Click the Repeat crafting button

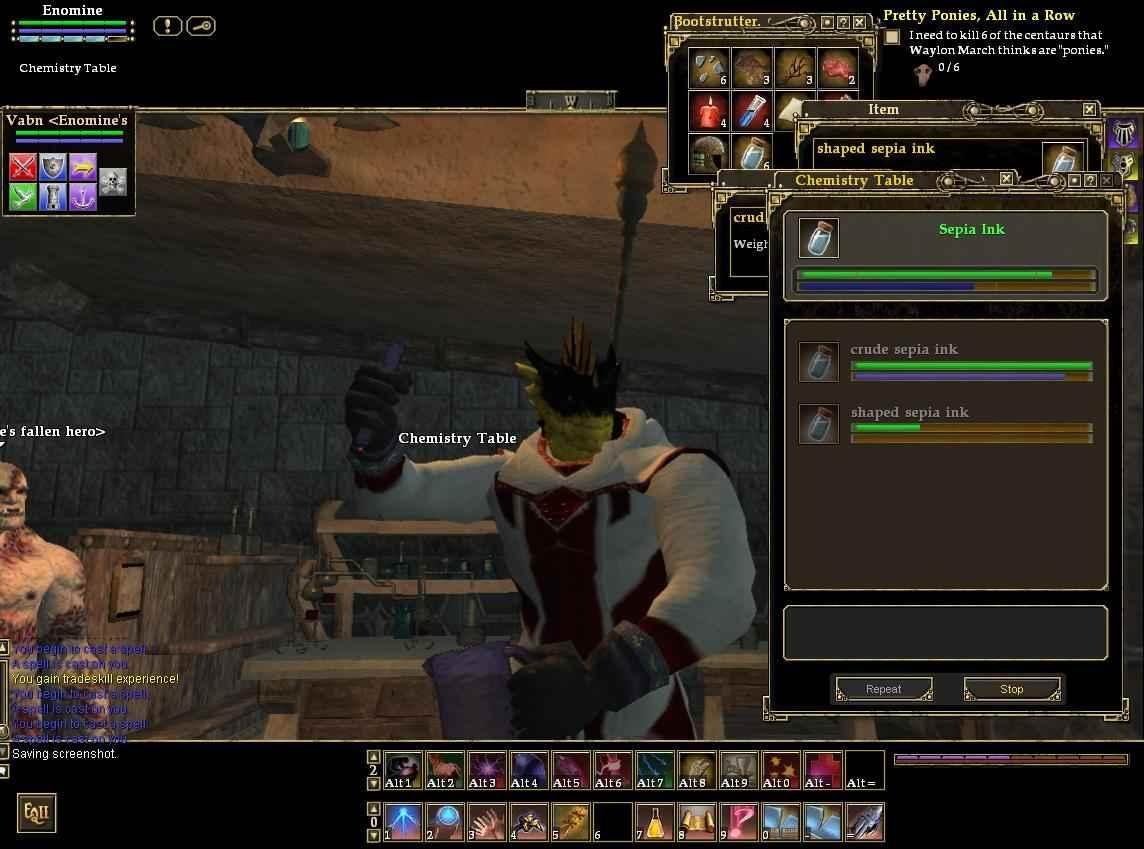pyautogui.click(x=883, y=689)
